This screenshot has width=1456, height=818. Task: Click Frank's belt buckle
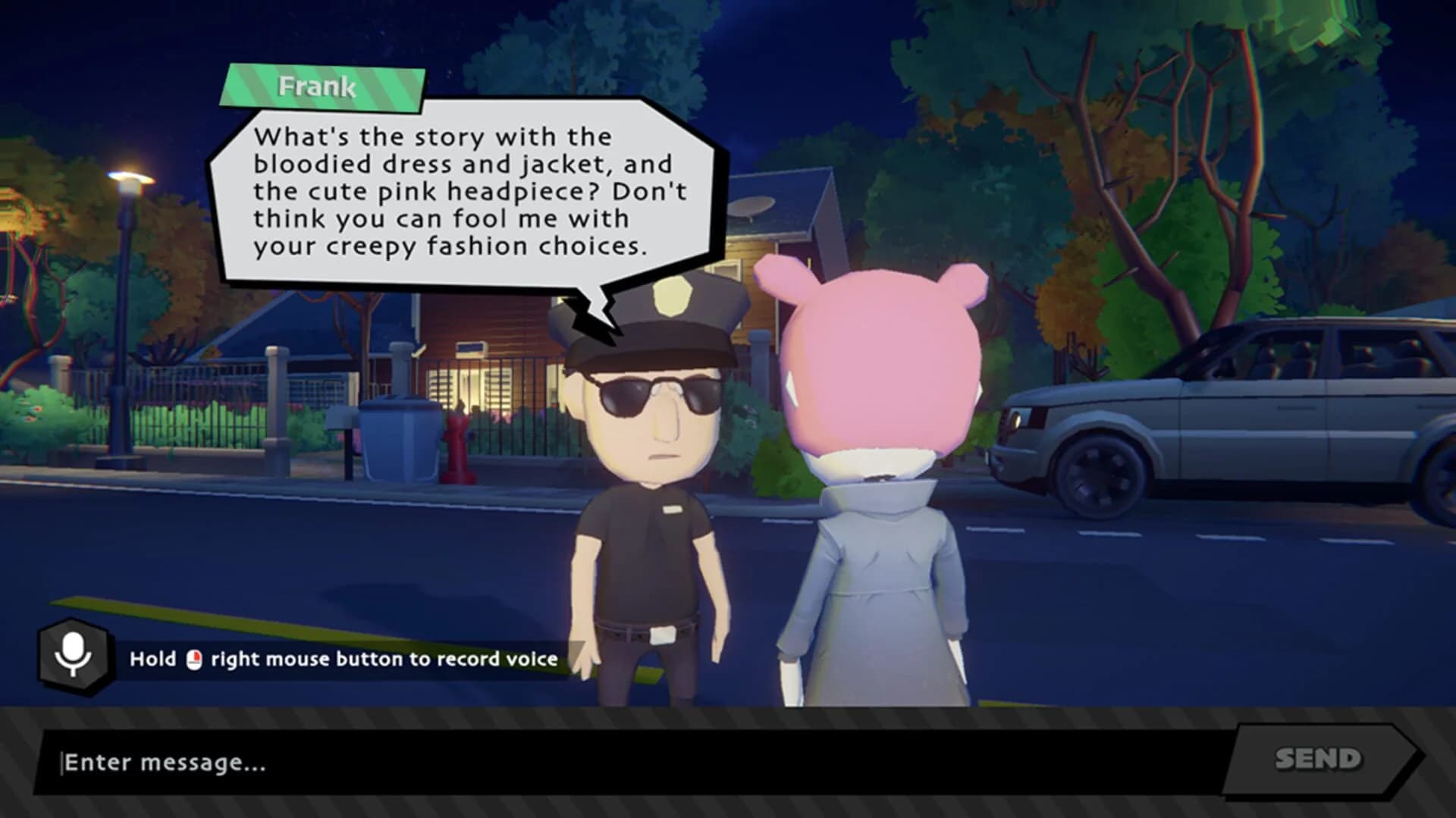click(664, 634)
